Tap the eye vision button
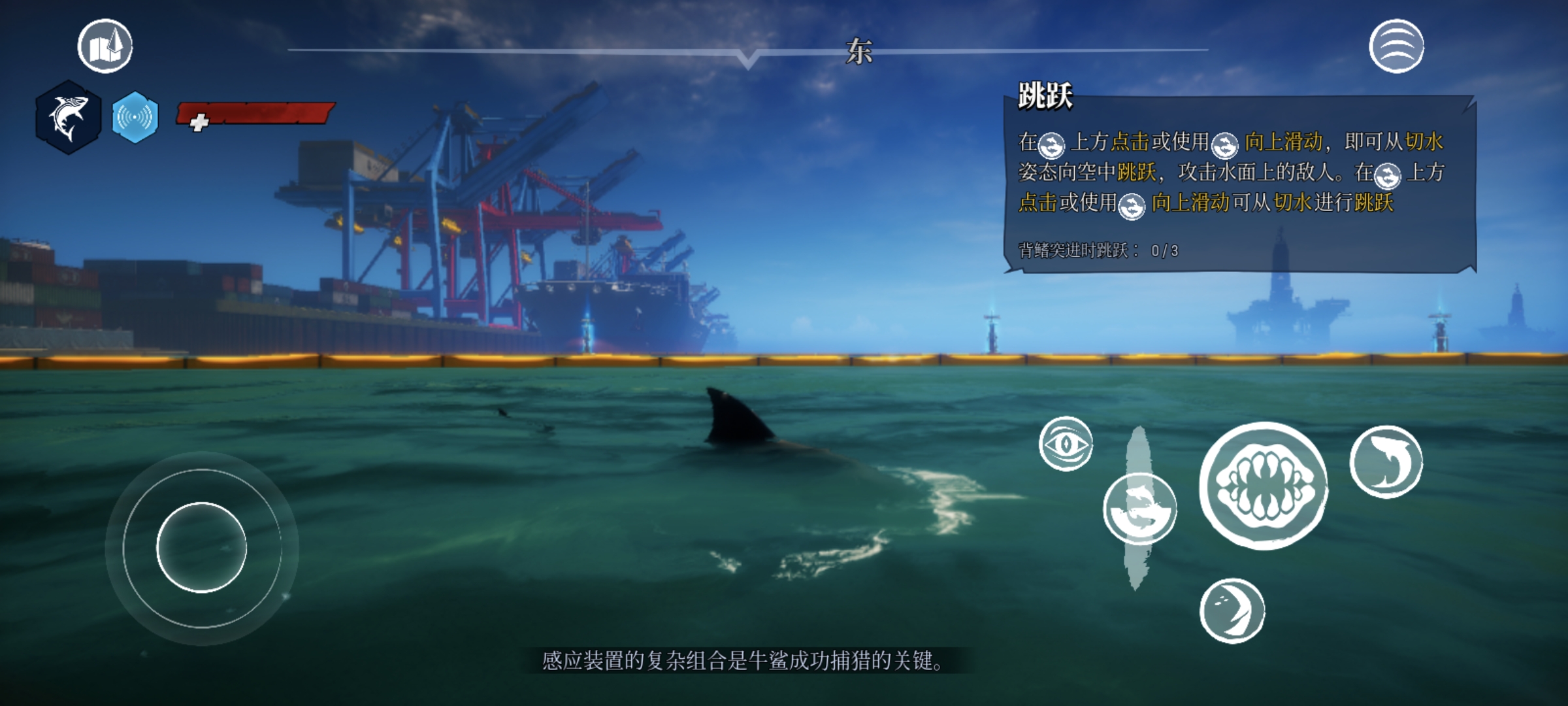1568x706 pixels. pos(1066,444)
